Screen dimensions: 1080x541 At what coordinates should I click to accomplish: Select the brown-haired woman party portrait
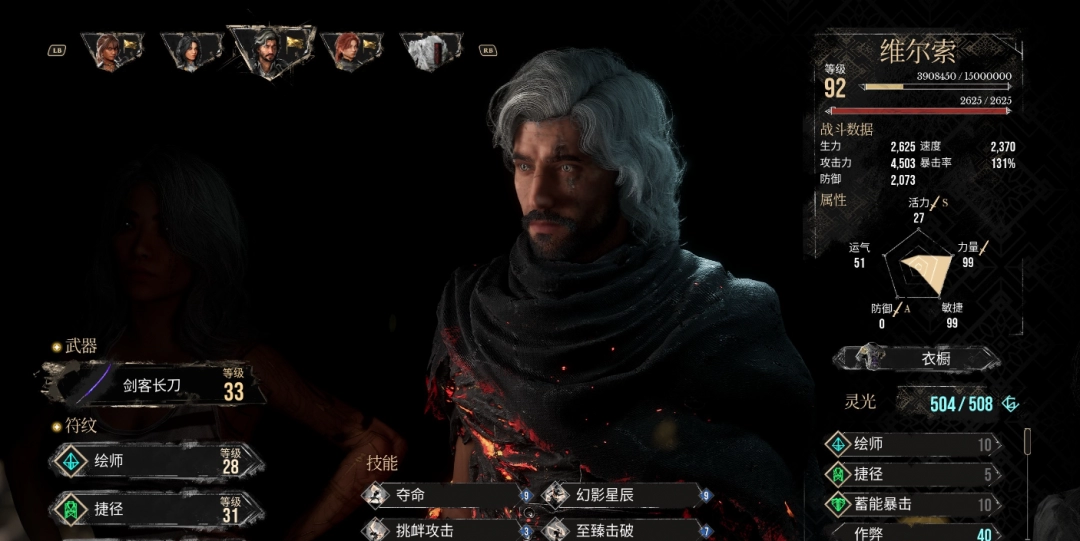(x=109, y=50)
